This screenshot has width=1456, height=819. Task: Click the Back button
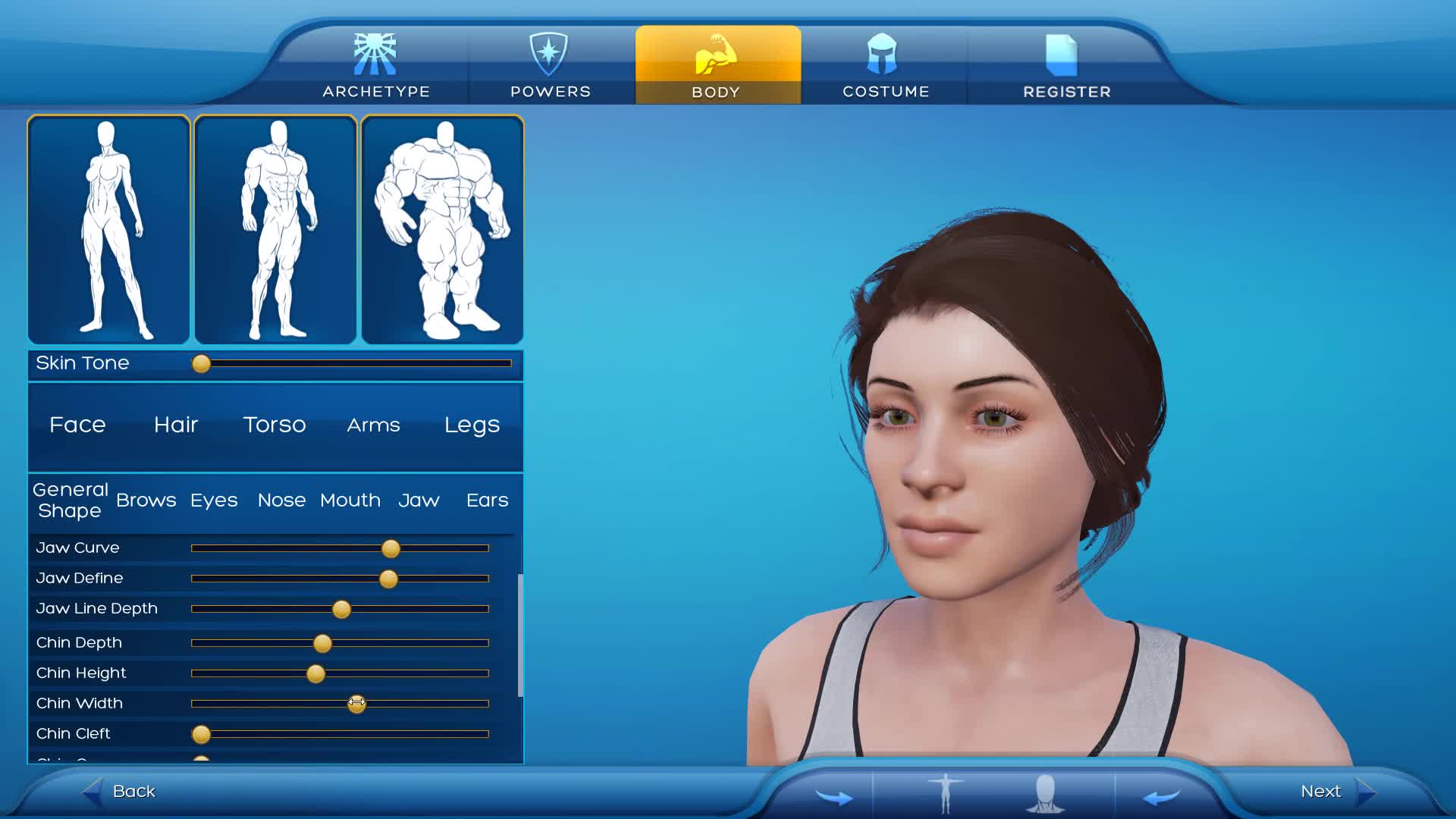133,791
